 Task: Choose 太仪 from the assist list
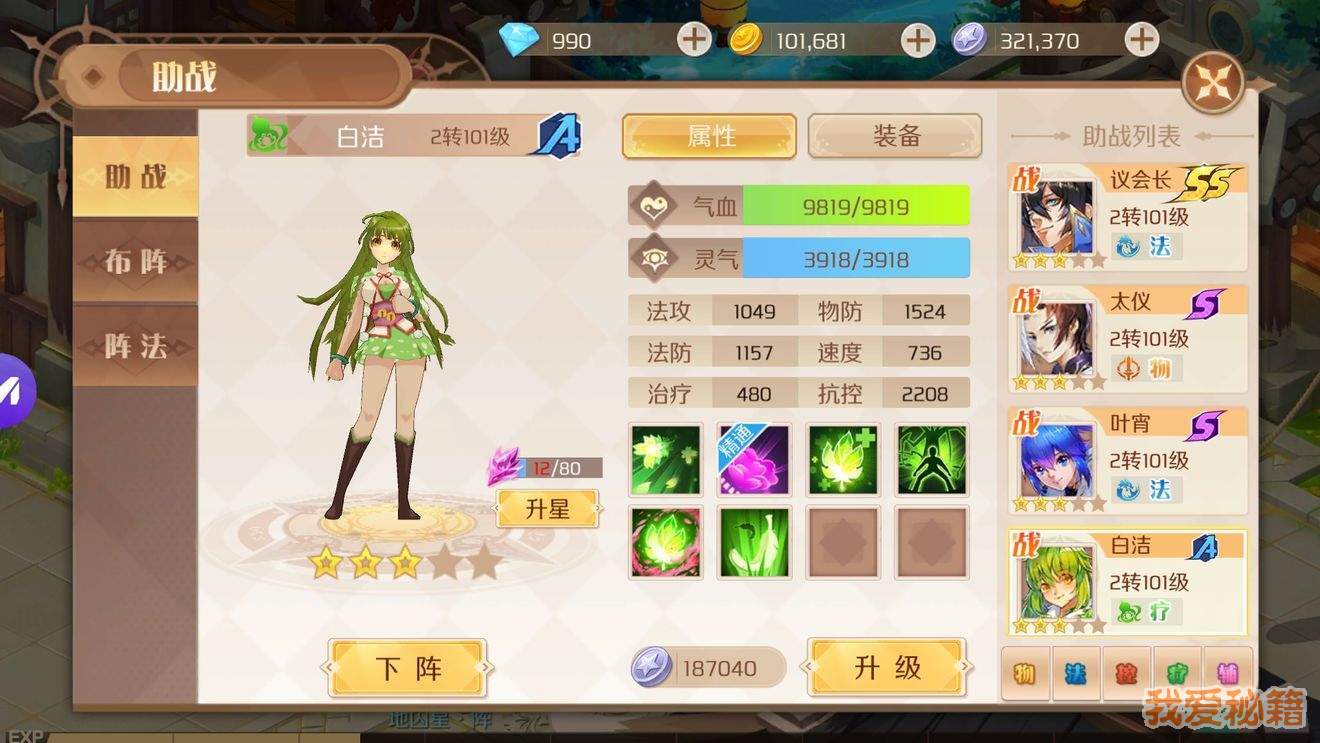[x=1128, y=339]
